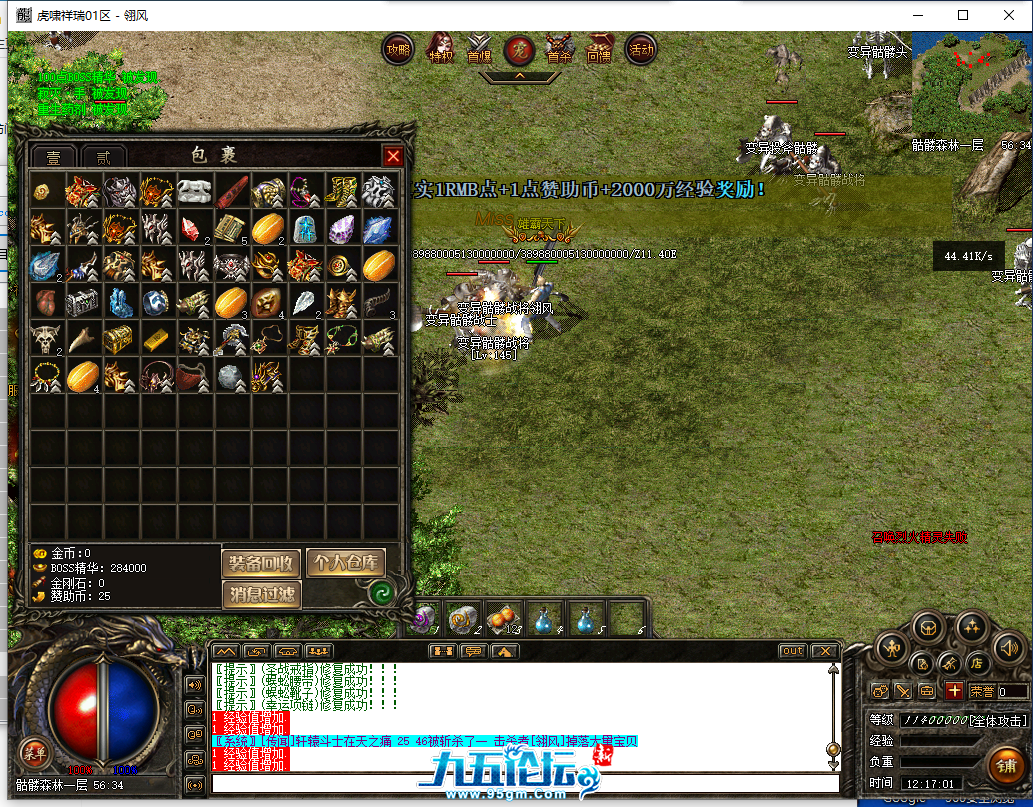This screenshot has height=807, width=1033.
Task: Maximize the game window
Action: [x=963, y=15]
